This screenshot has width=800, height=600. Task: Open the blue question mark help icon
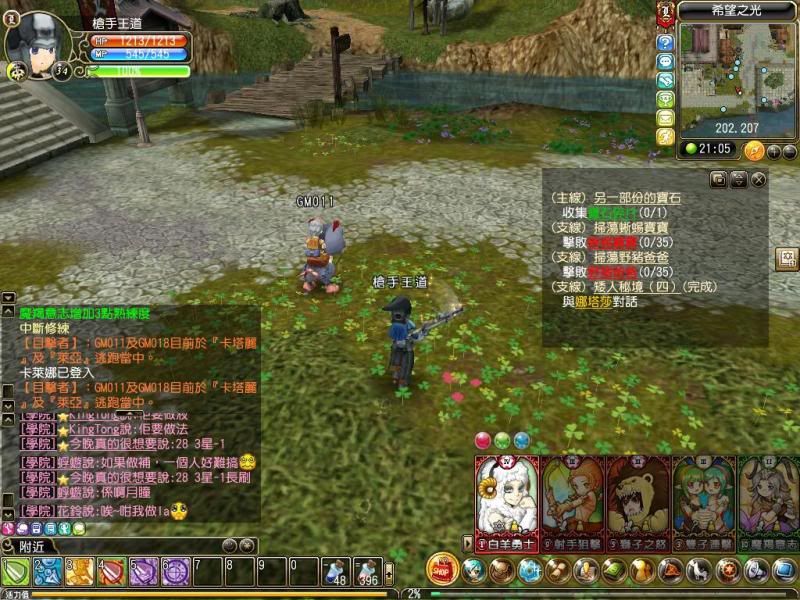click(x=665, y=43)
